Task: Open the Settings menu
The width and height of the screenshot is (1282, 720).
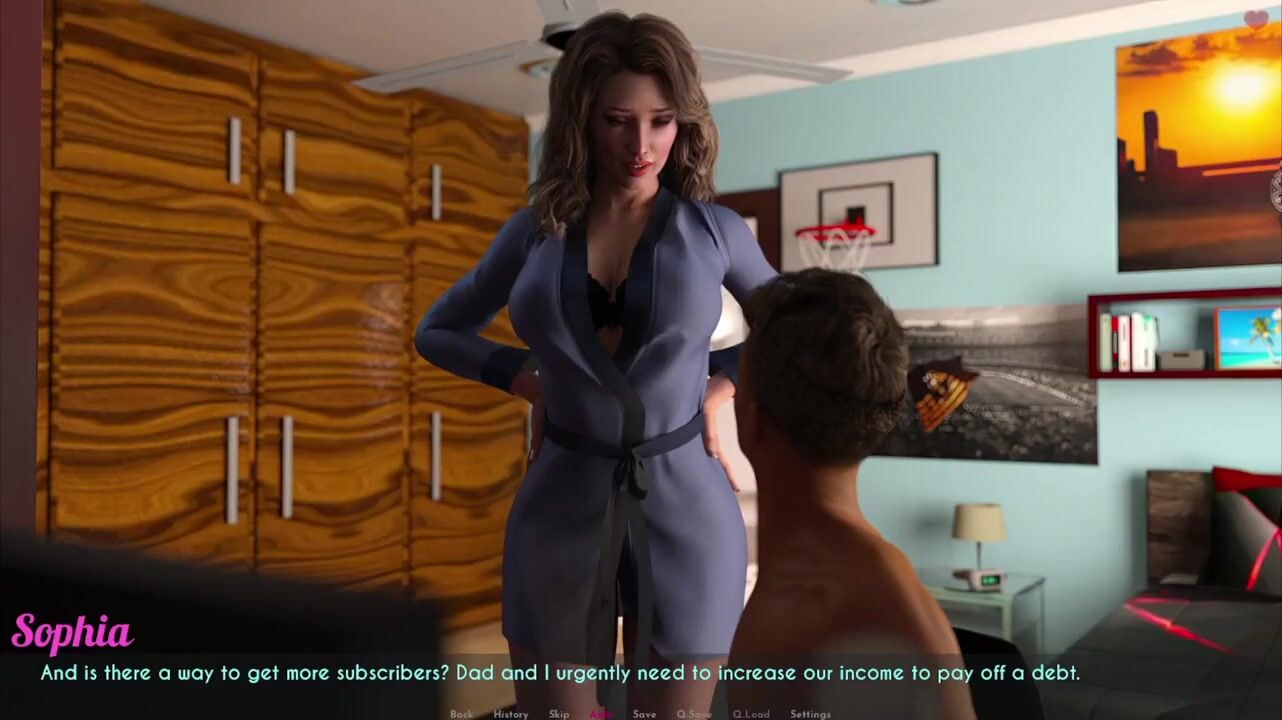Action: 810,714
